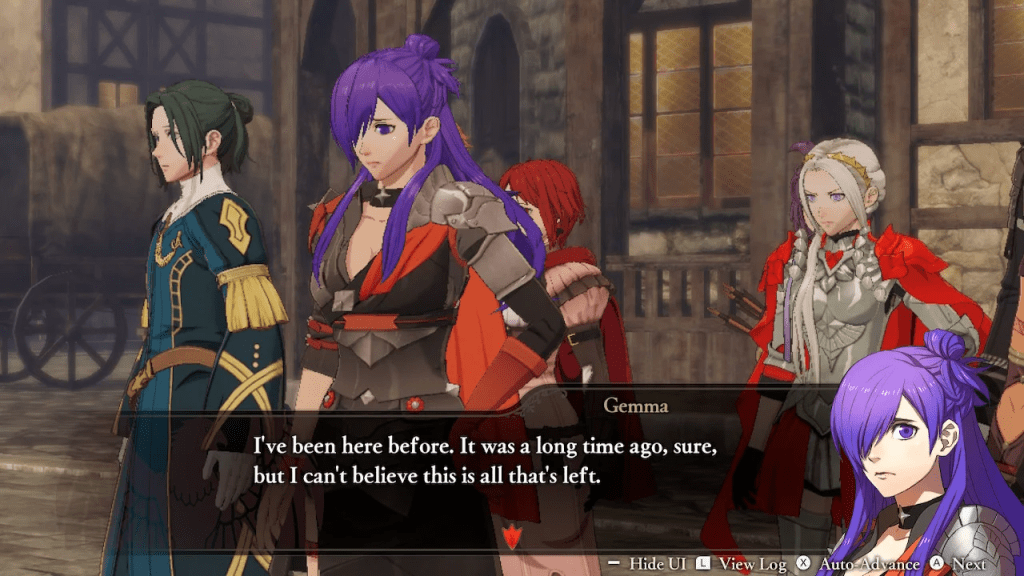Click the red dialogue continue arrow
Image resolution: width=1024 pixels, height=576 pixels.
[513, 536]
